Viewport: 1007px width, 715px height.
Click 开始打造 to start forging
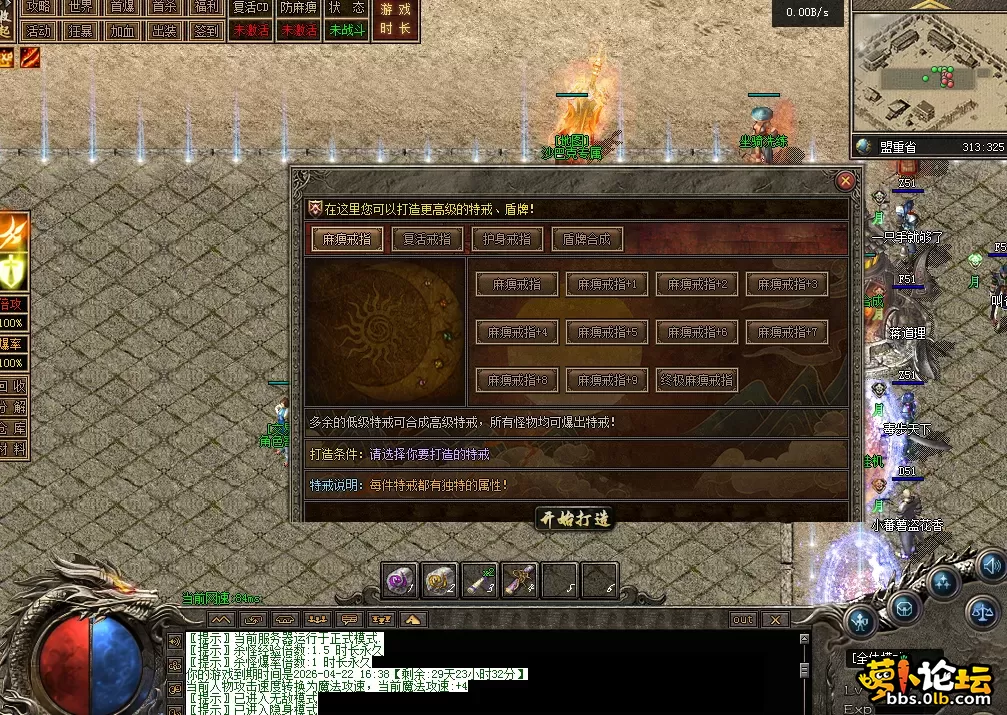(575, 518)
